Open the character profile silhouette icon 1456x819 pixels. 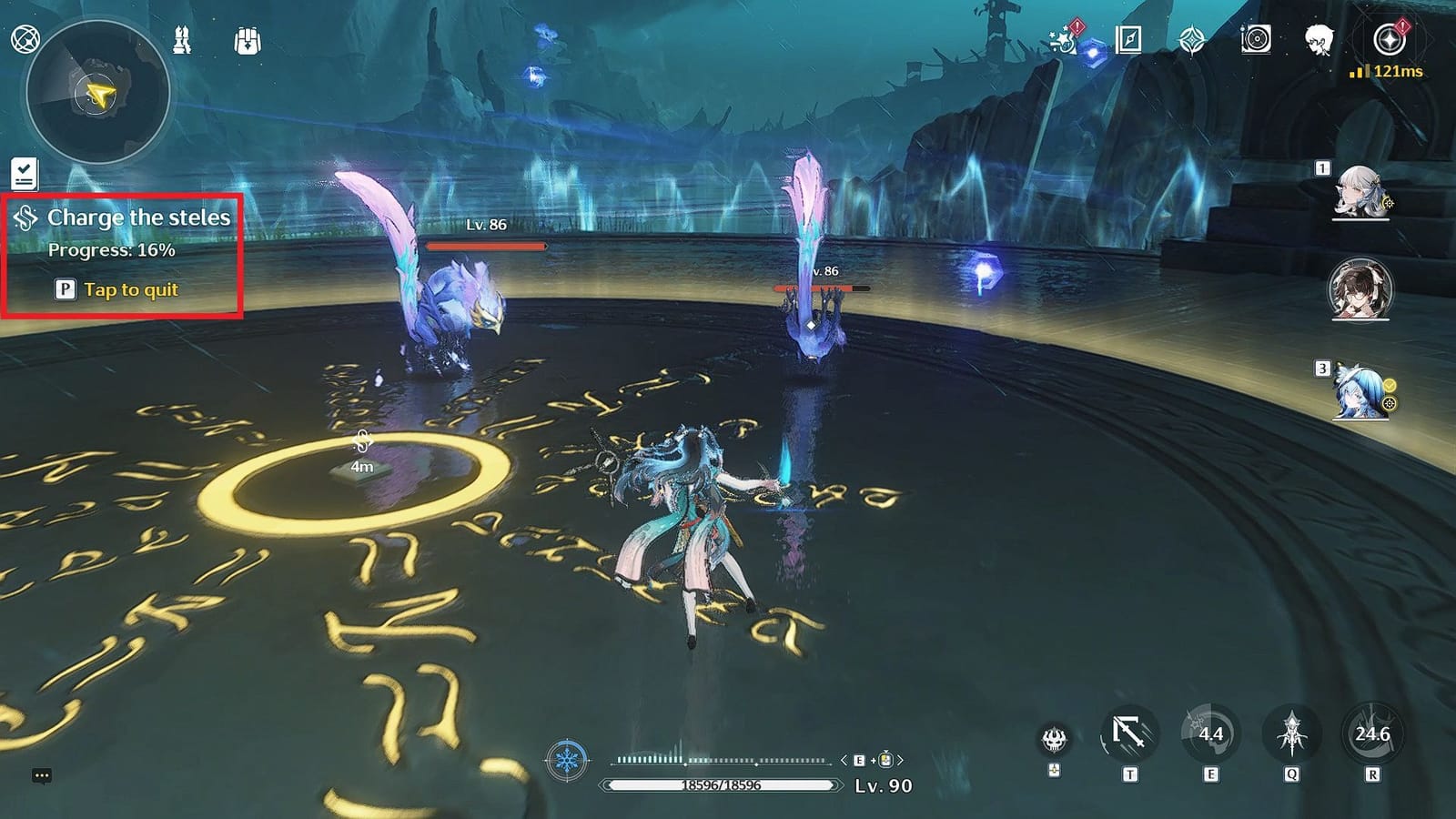point(1319,41)
